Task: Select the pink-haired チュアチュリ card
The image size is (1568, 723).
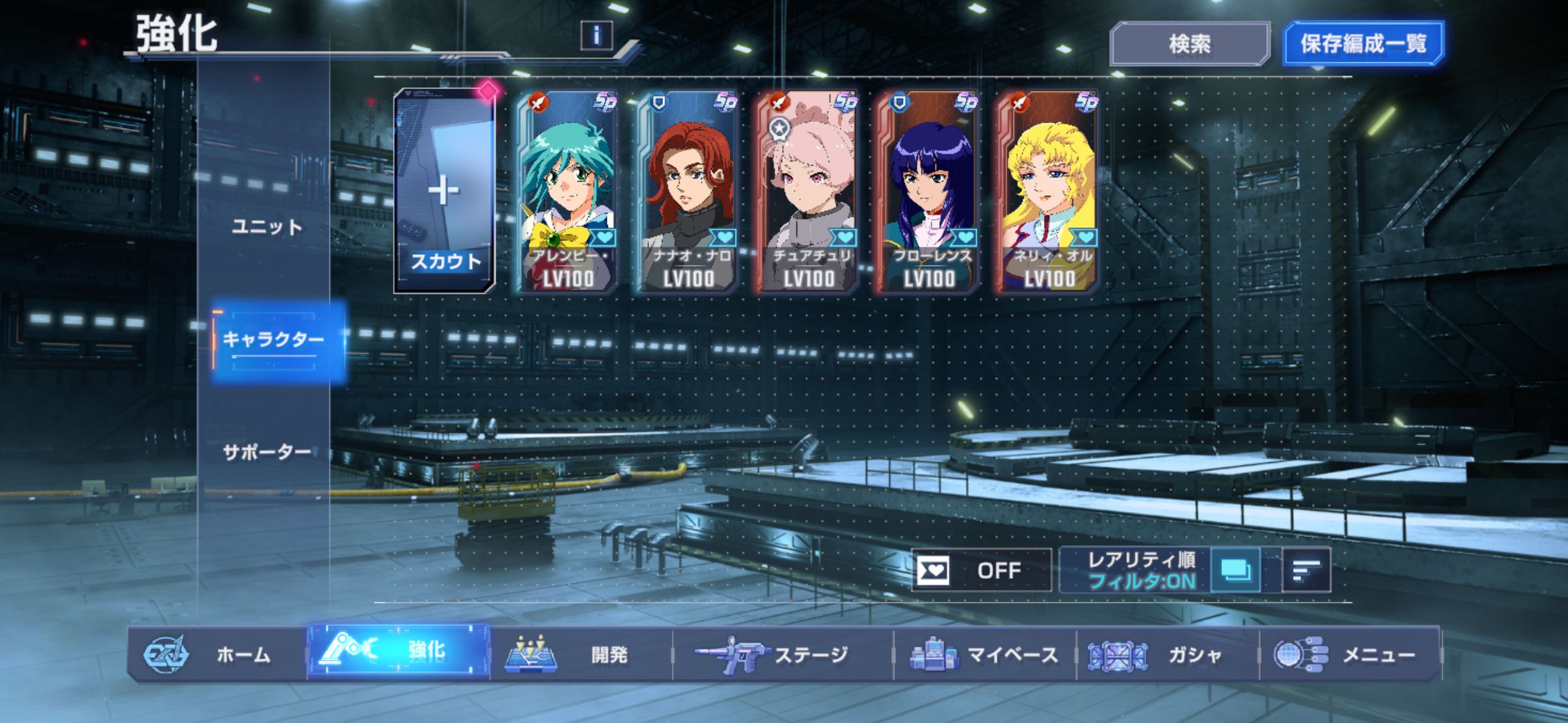Action: coord(808,191)
